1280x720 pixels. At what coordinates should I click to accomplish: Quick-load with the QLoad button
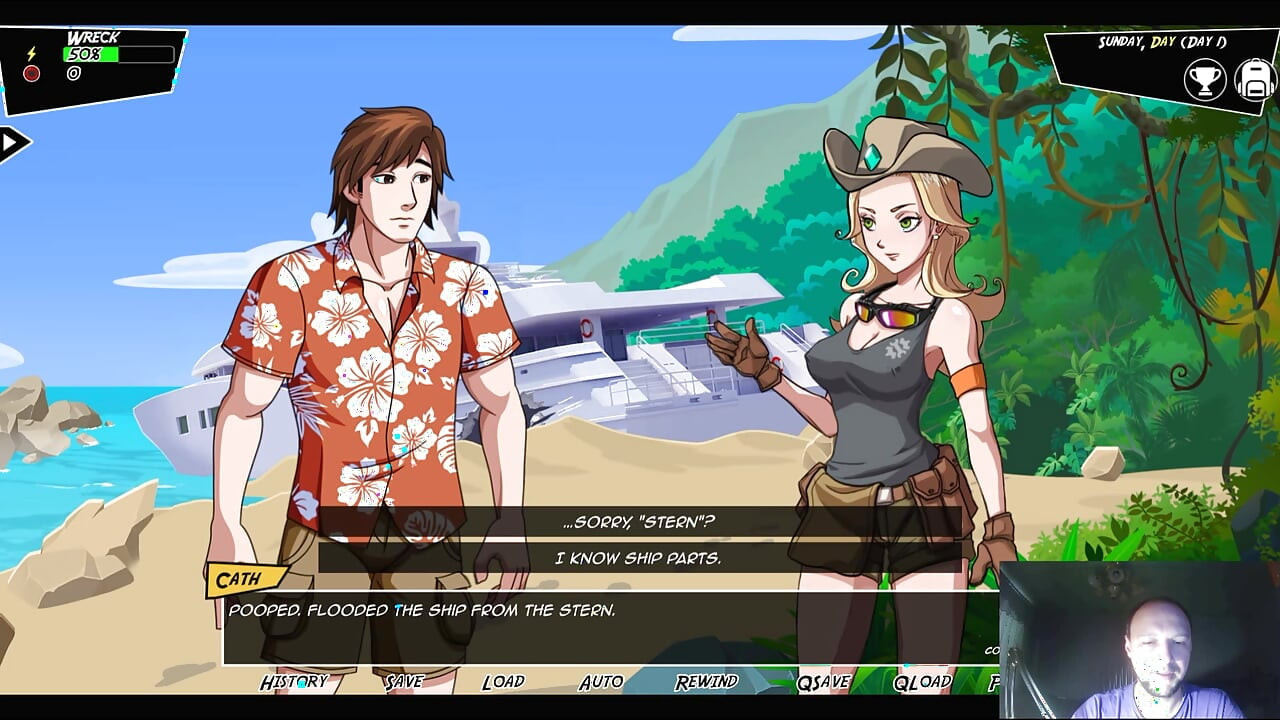pyautogui.click(x=921, y=682)
